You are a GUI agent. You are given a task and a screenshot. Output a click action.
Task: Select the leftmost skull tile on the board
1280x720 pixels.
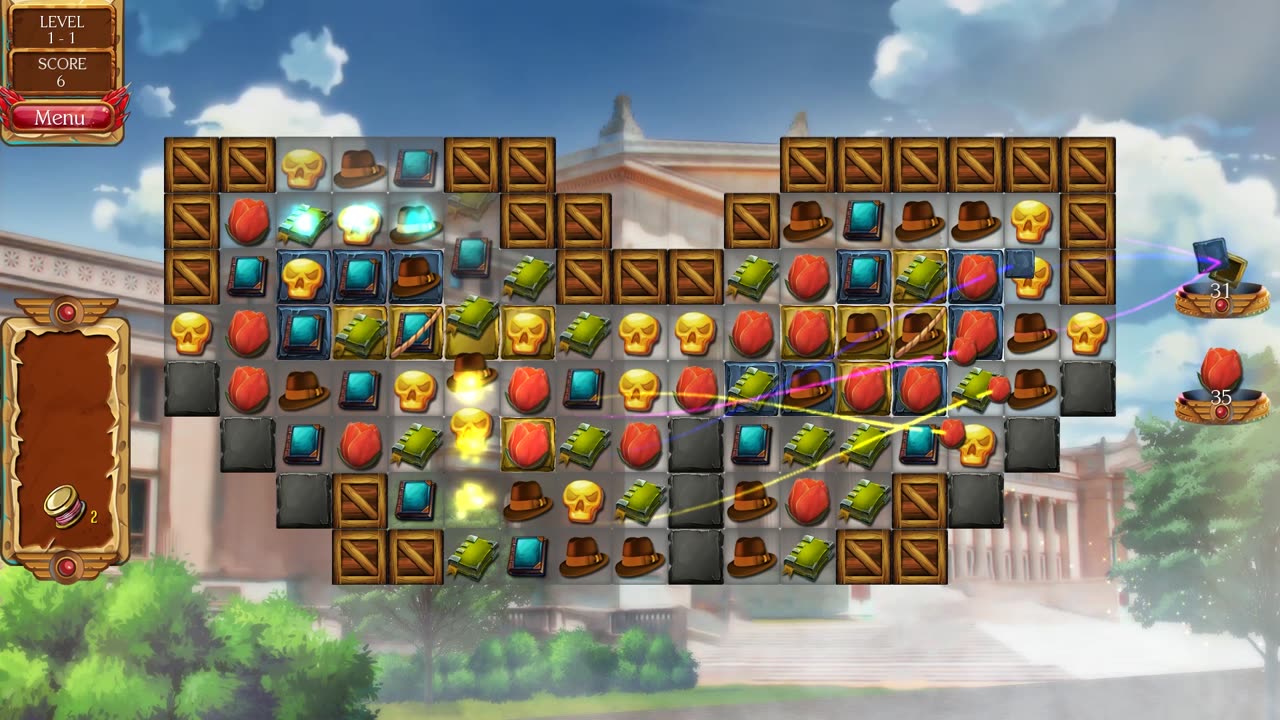coord(191,333)
